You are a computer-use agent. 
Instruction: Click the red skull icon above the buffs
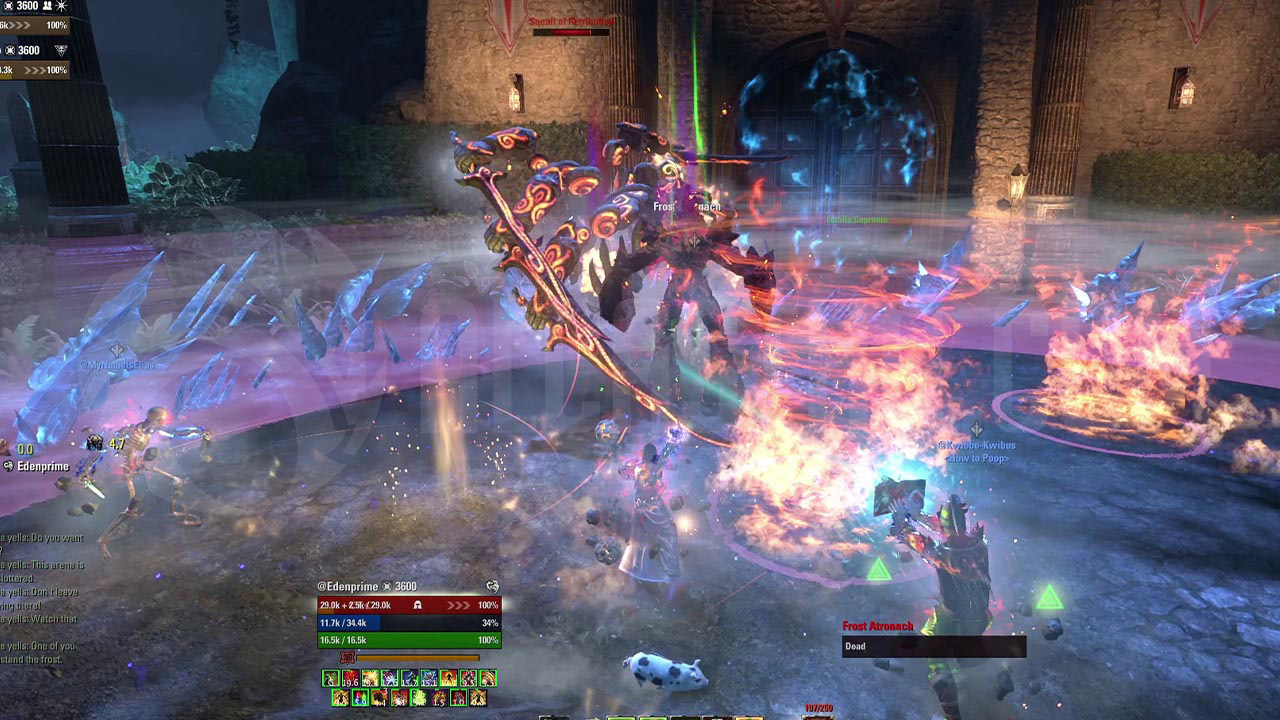click(x=348, y=657)
